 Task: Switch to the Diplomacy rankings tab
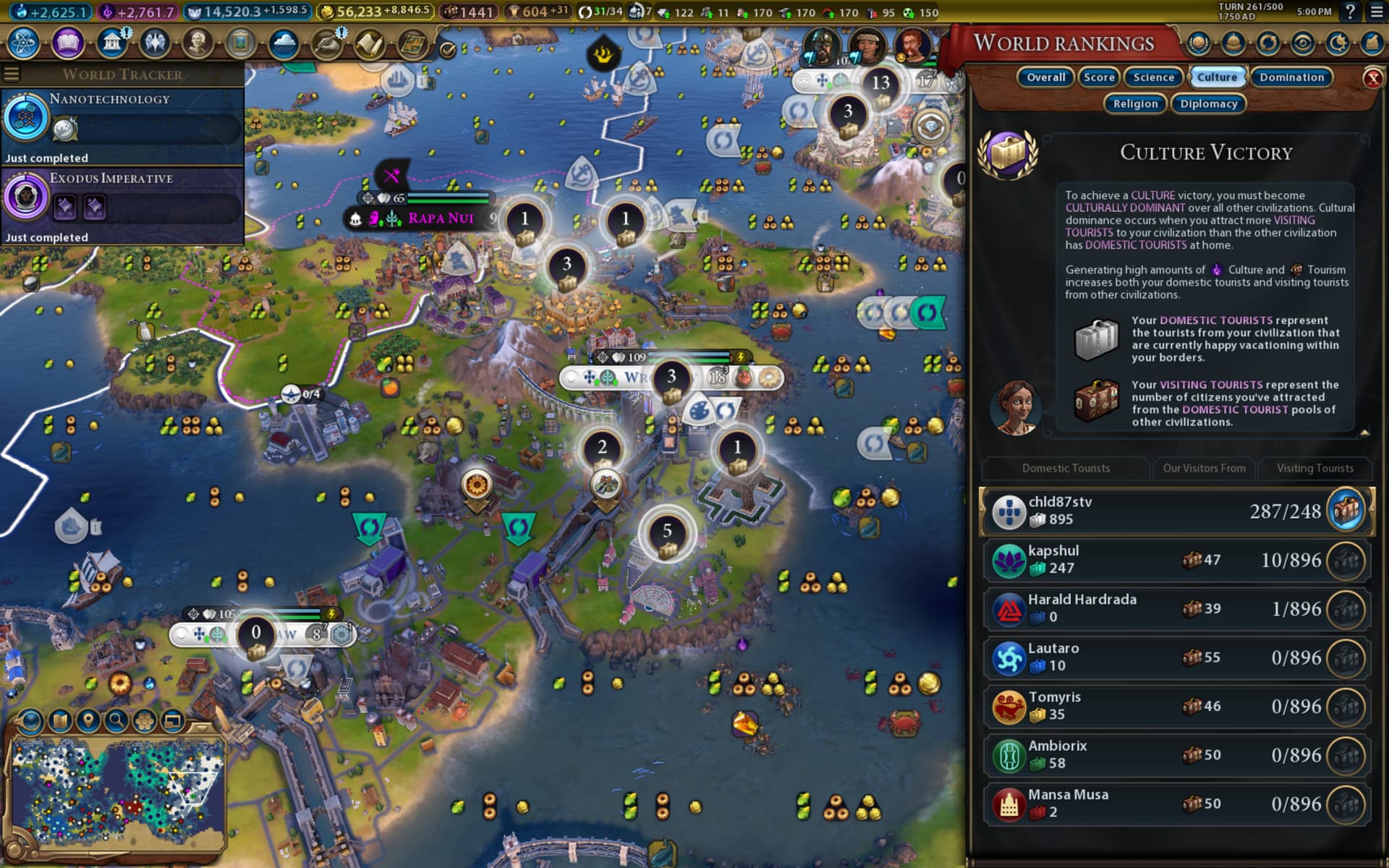1208,104
